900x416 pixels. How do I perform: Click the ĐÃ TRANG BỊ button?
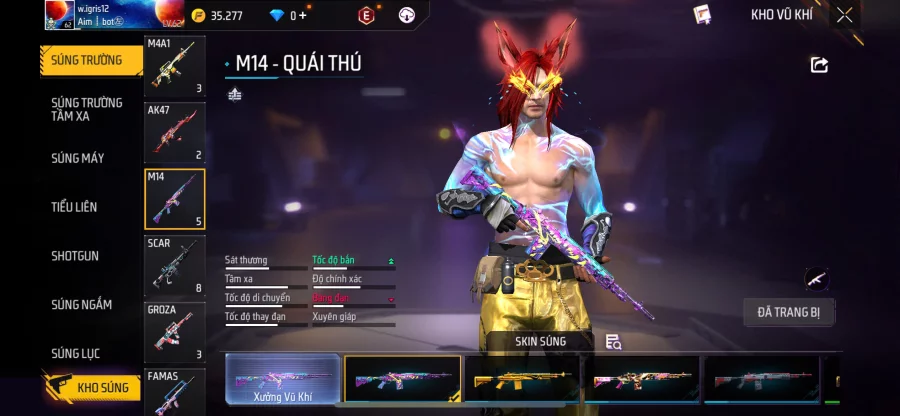[x=788, y=313]
